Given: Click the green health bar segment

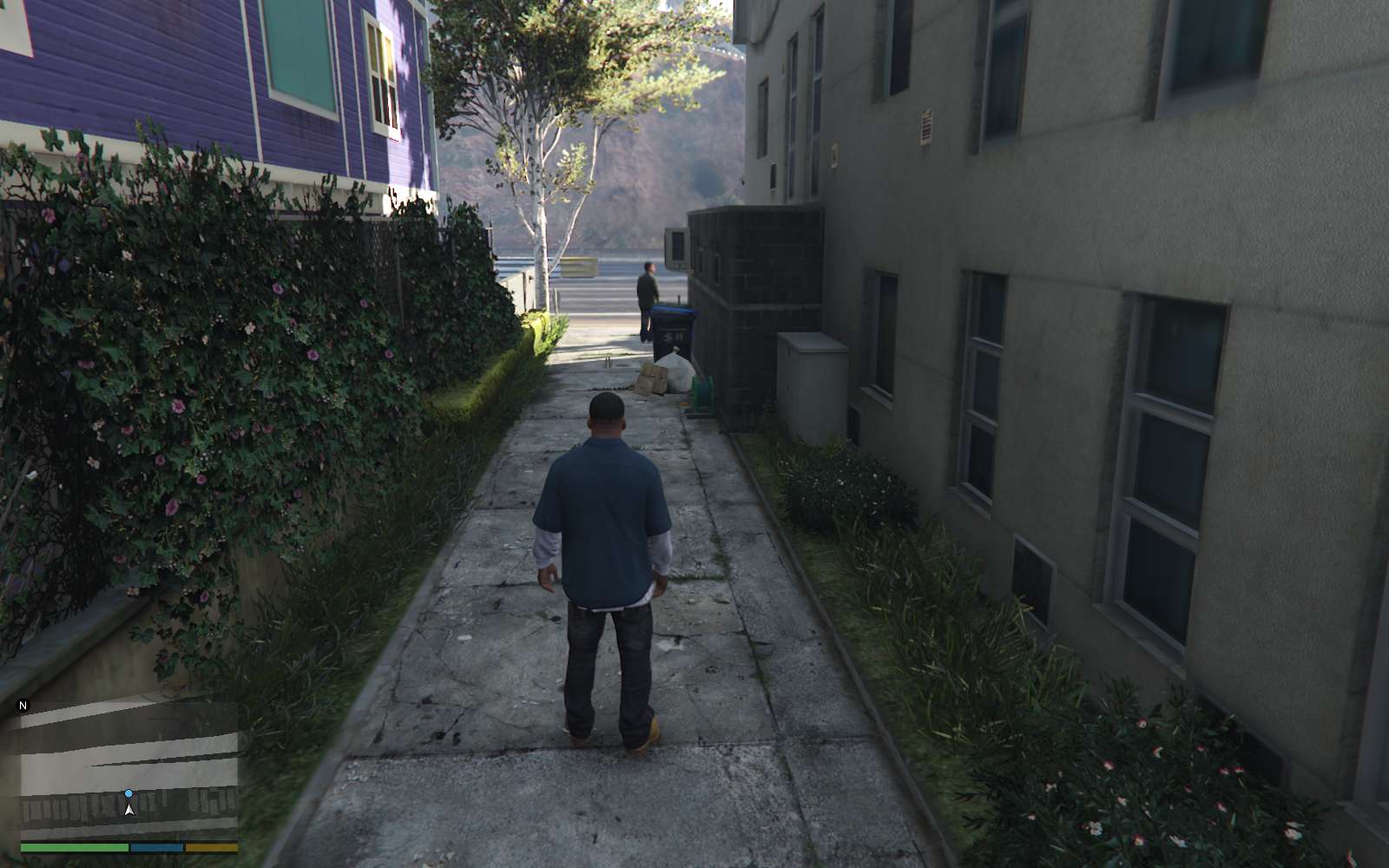Looking at the screenshot, I should [x=74, y=847].
